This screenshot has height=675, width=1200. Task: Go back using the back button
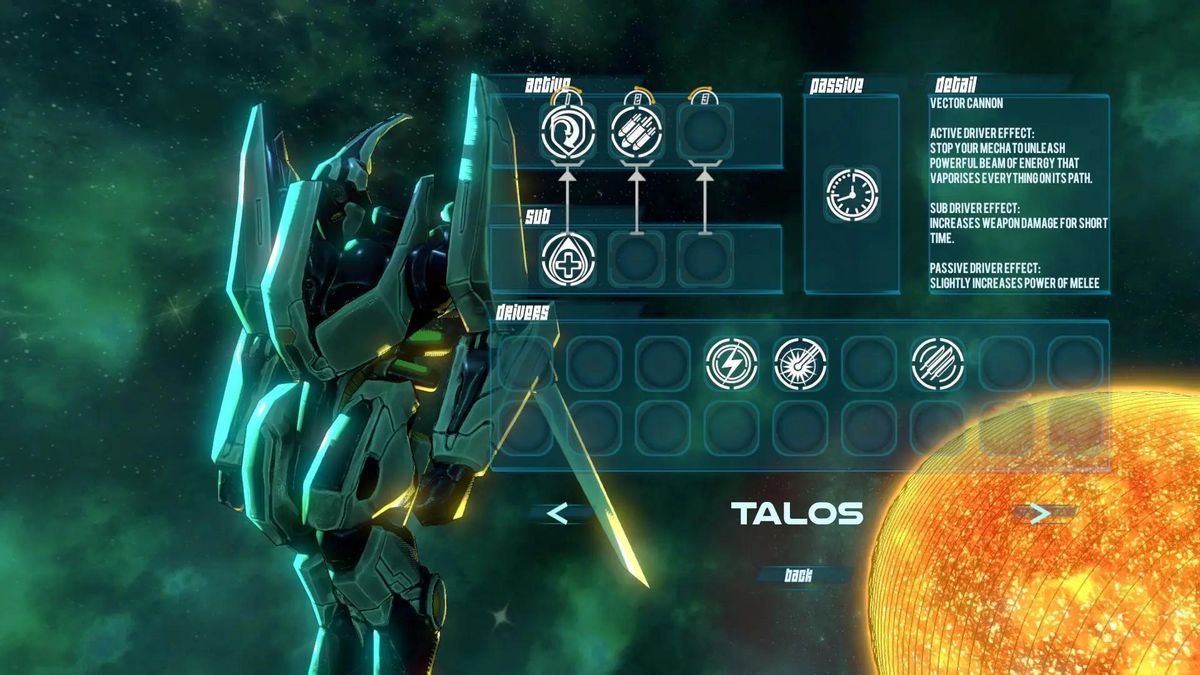click(799, 575)
